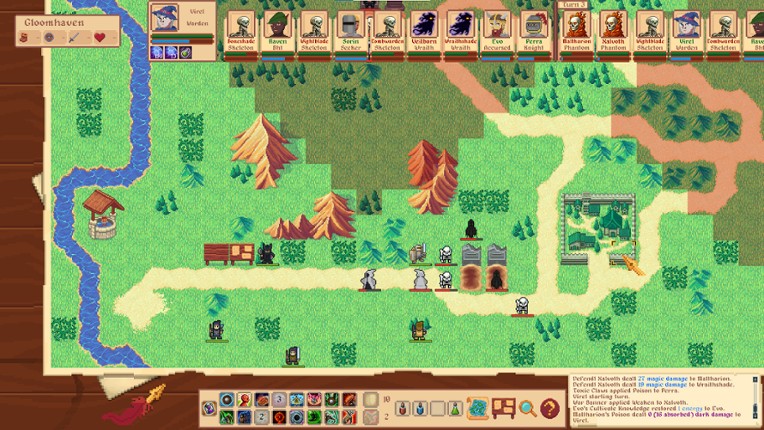764x430 pixels.
Task: Click the sword icon under Gloomhaven
Action: (x=75, y=38)
